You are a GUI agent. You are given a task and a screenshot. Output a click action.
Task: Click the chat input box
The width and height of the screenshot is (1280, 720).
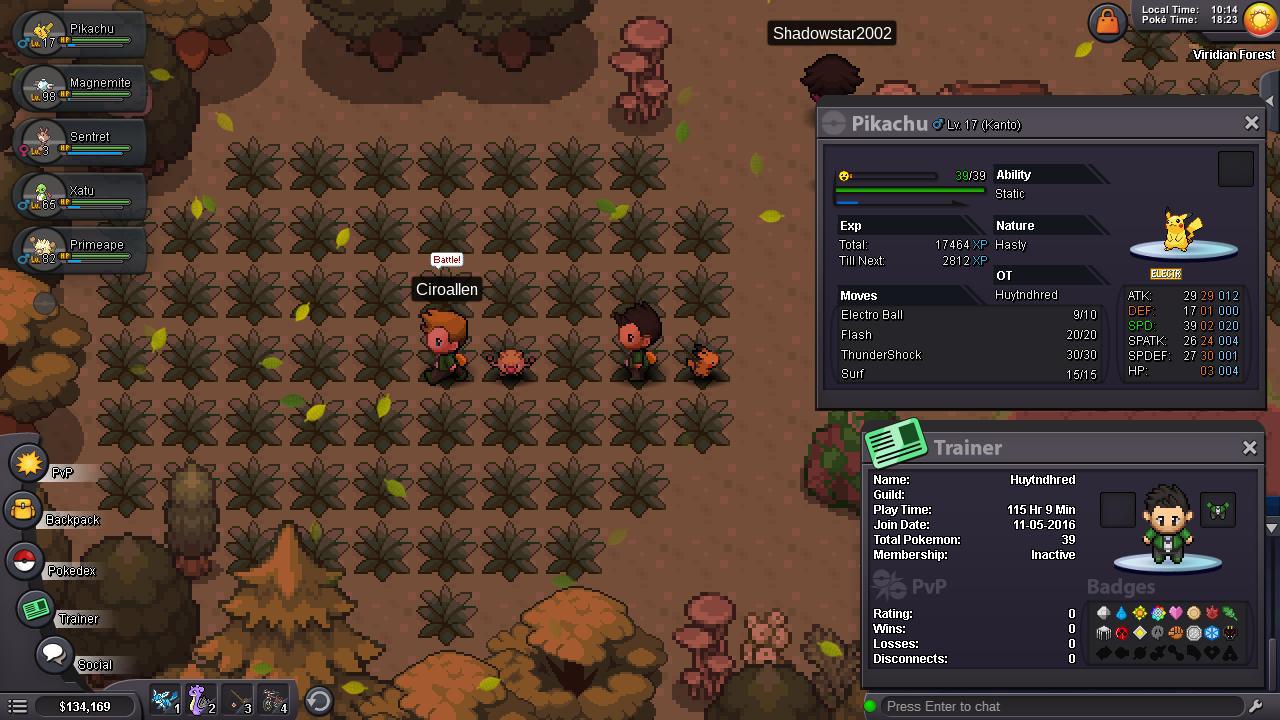1060,706
